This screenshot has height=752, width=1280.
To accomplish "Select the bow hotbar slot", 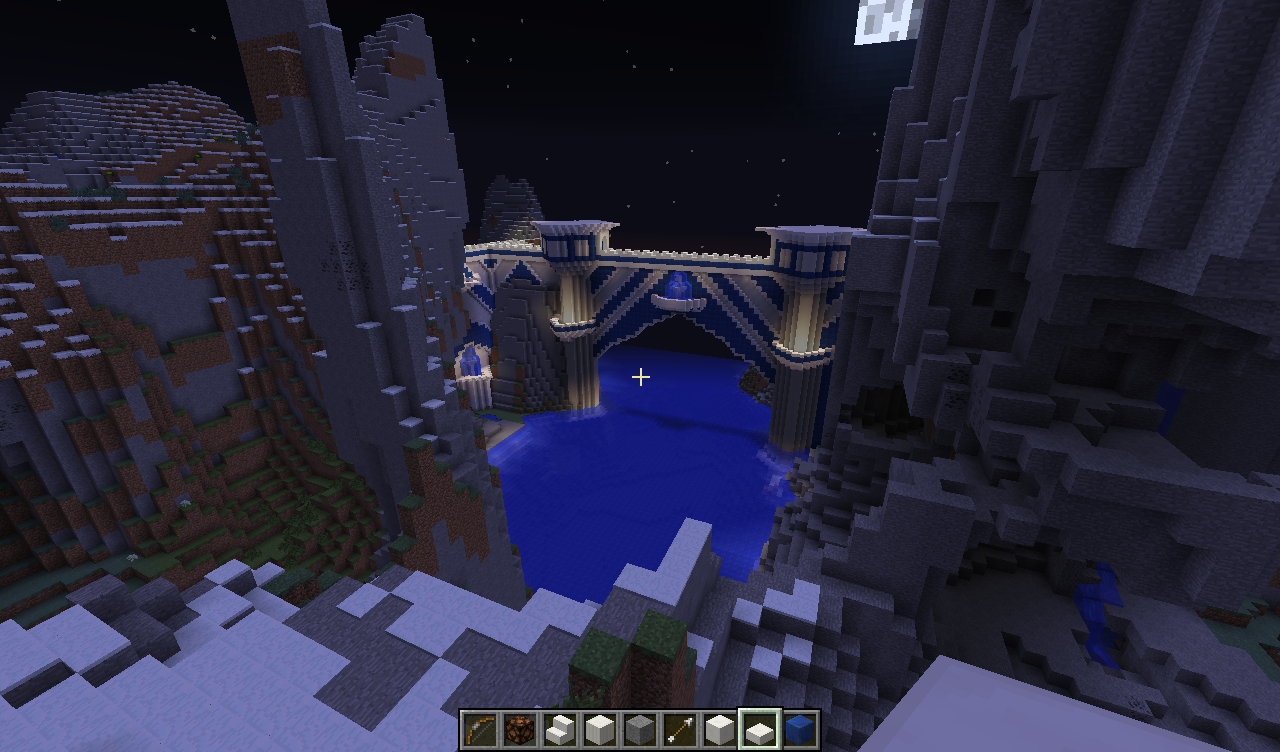I will tap(480, 729).
